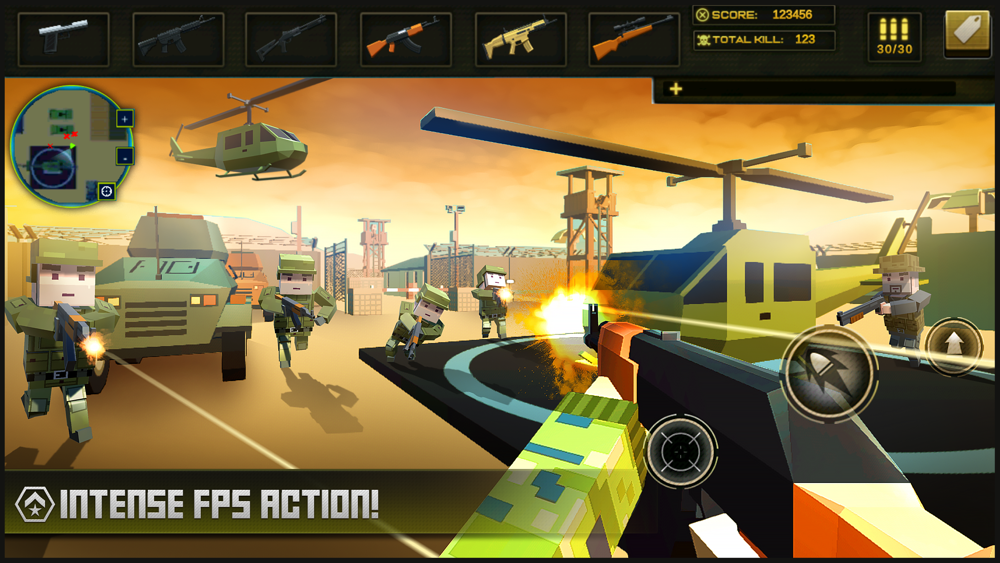Viewport: 1000px width, 563px height.
Task: Equip the black assault rifle with carry handle
Action: [177, 37]
